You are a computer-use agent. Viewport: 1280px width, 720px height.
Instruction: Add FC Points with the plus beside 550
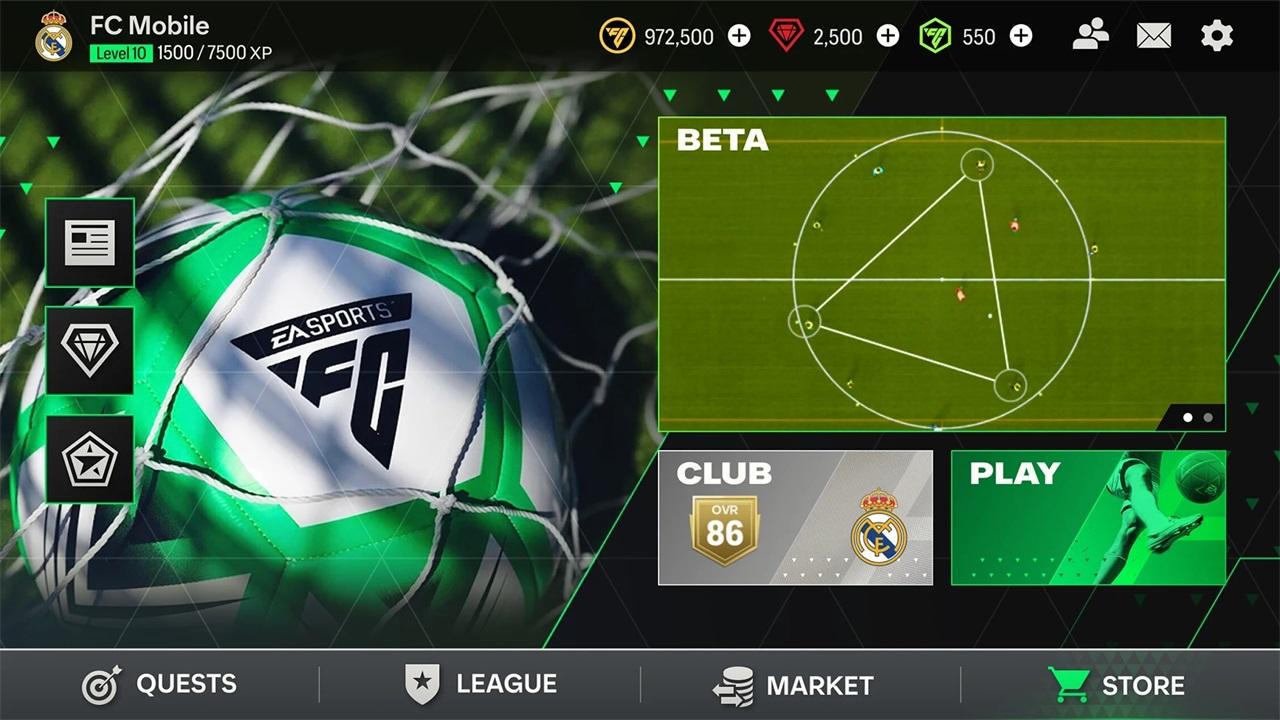coord(1021,36)
